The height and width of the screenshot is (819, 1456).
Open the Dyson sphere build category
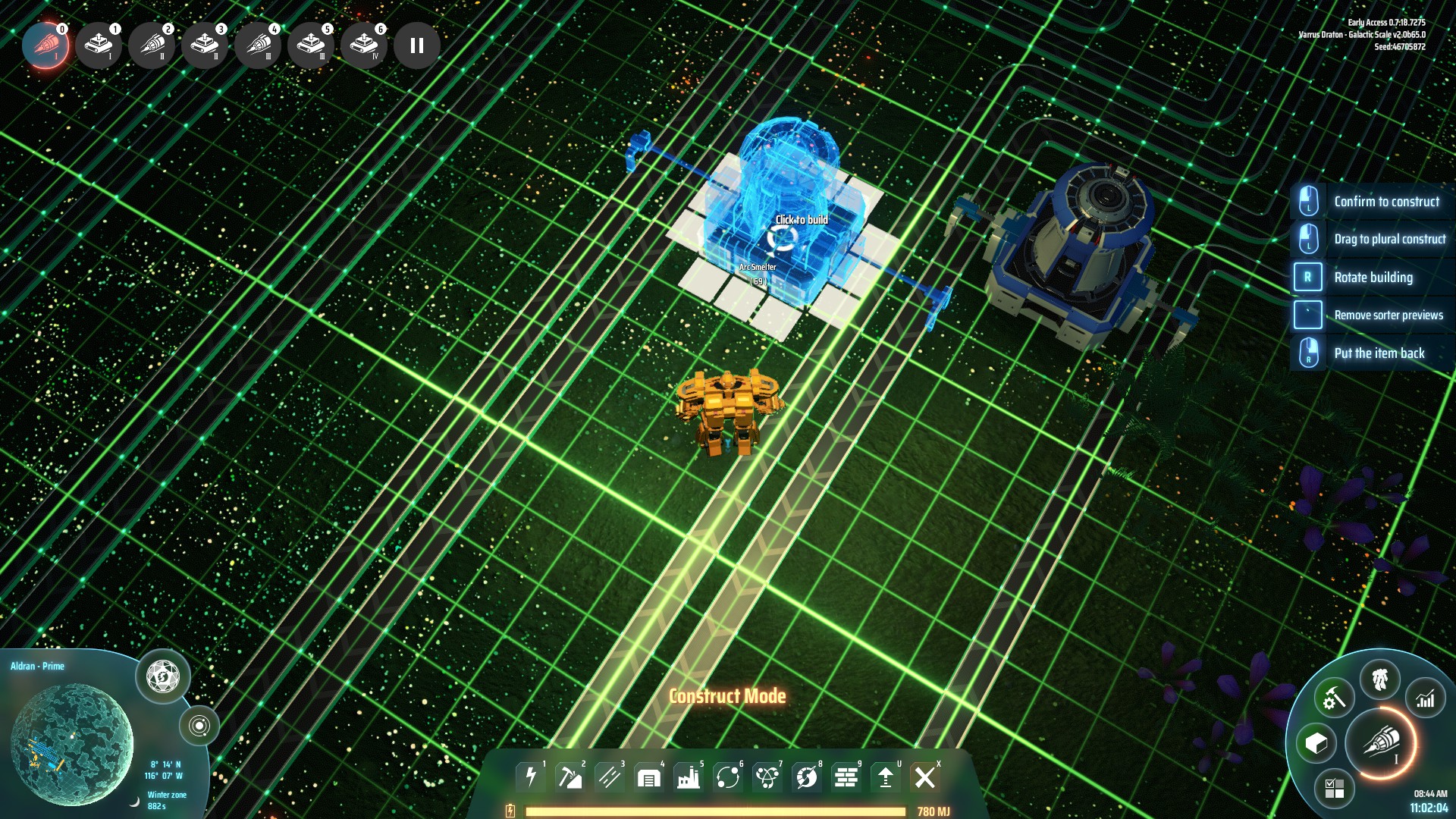pos(807,777)
